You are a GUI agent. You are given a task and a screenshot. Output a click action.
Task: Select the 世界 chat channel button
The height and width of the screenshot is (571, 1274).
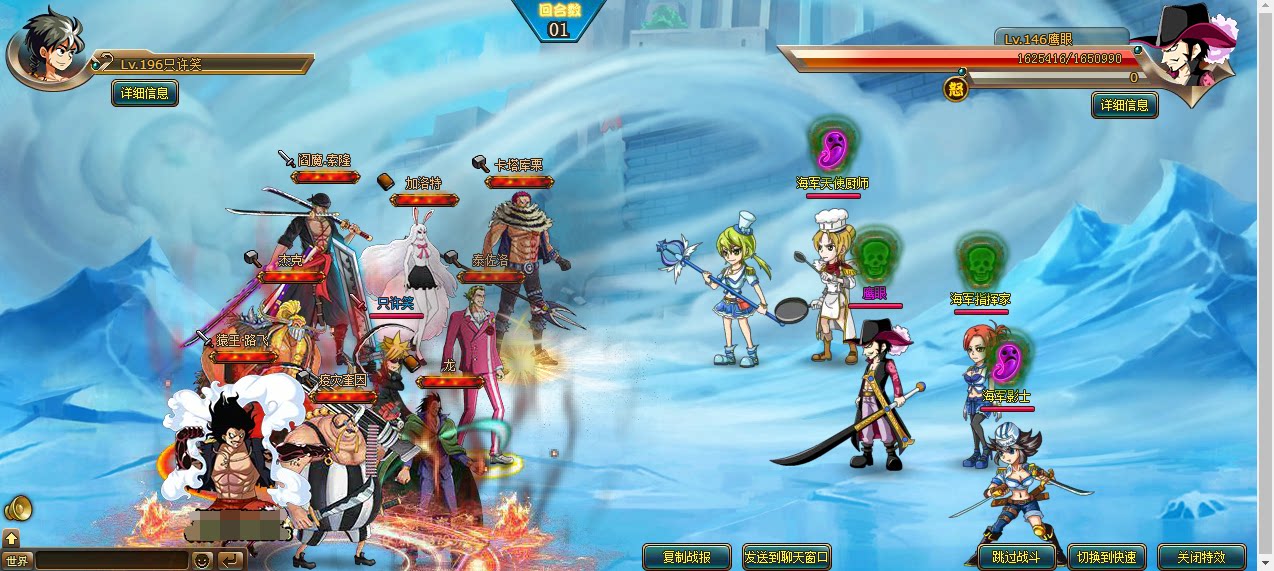(17, 560)
